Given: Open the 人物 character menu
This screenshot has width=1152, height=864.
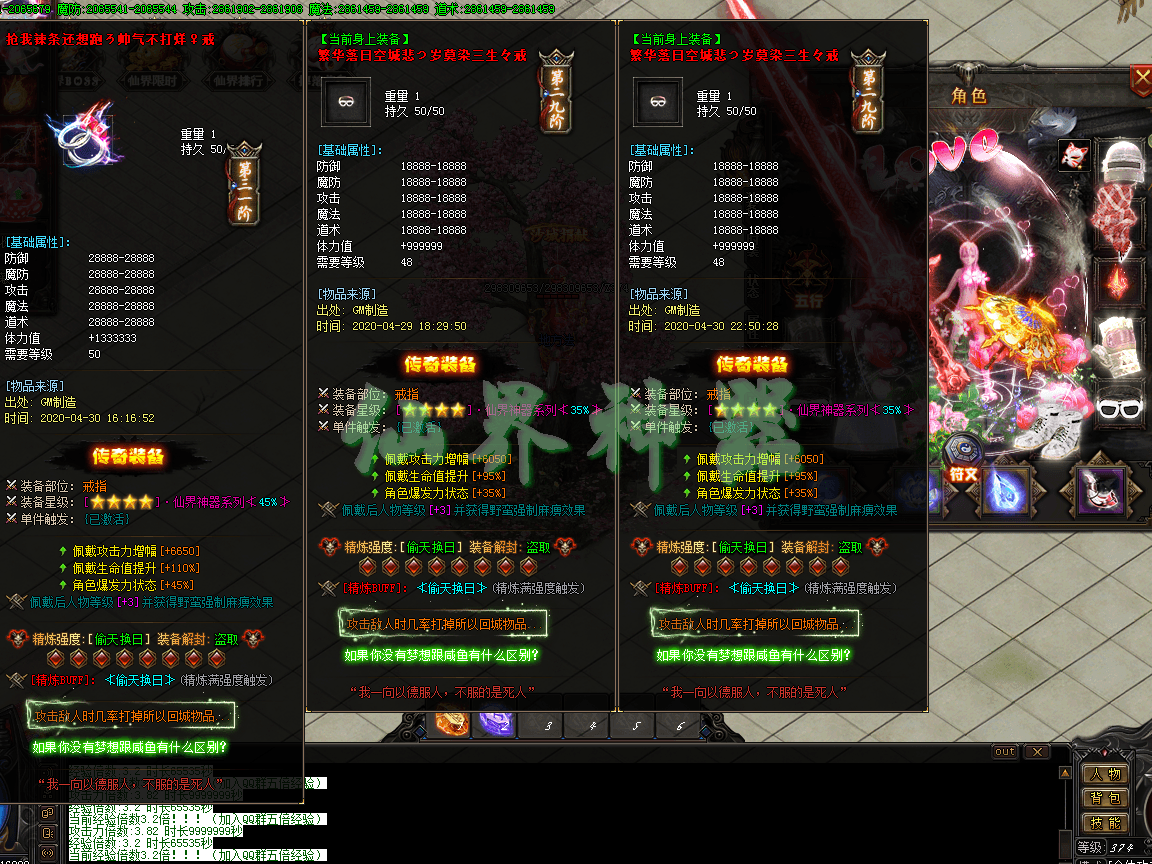Looking at the screenshot, I should point(1106,774).
